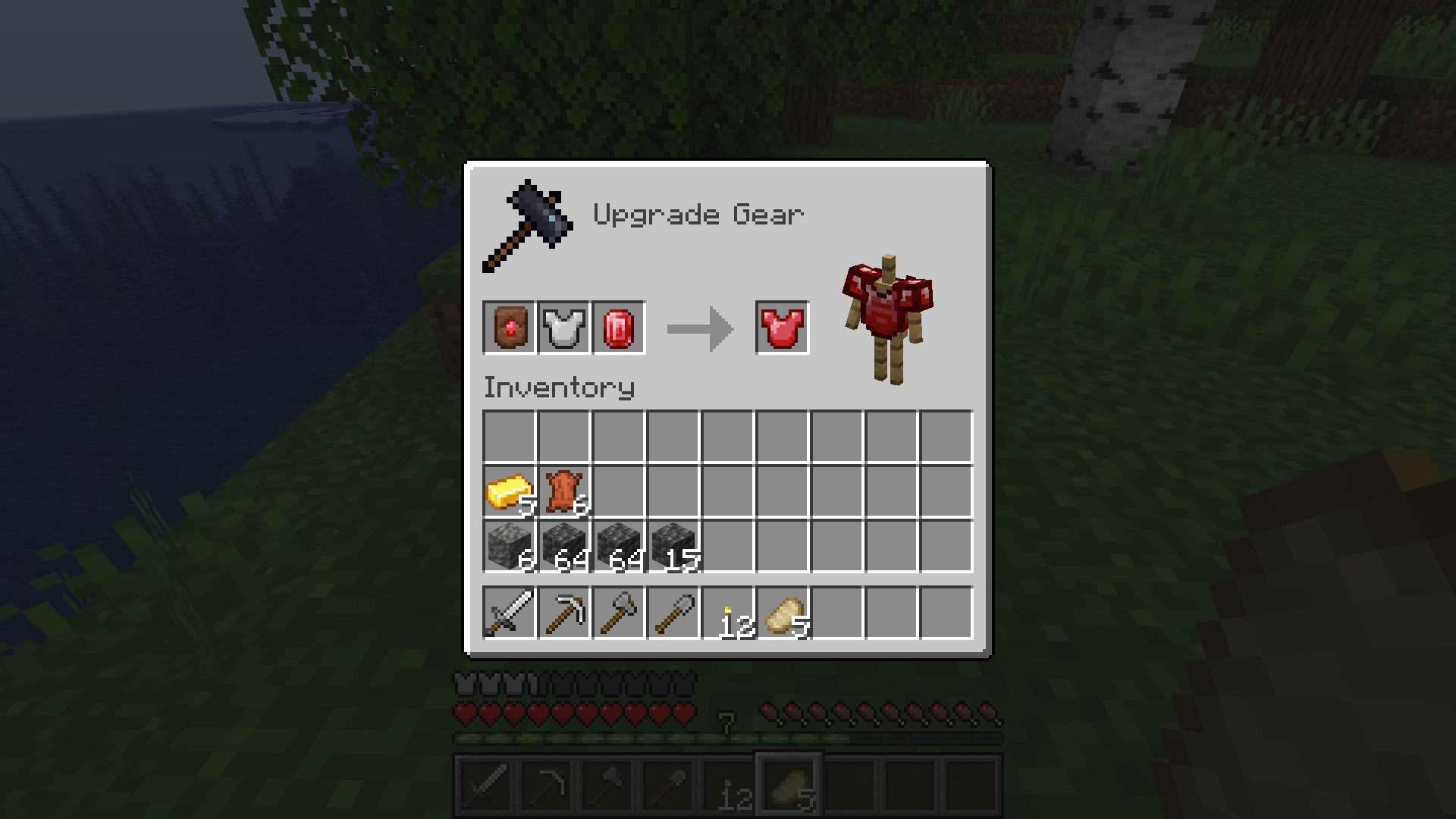
Task: Click the smithing hammer icon beside Upgrade Gear title
Action: [x=526, y=222]
